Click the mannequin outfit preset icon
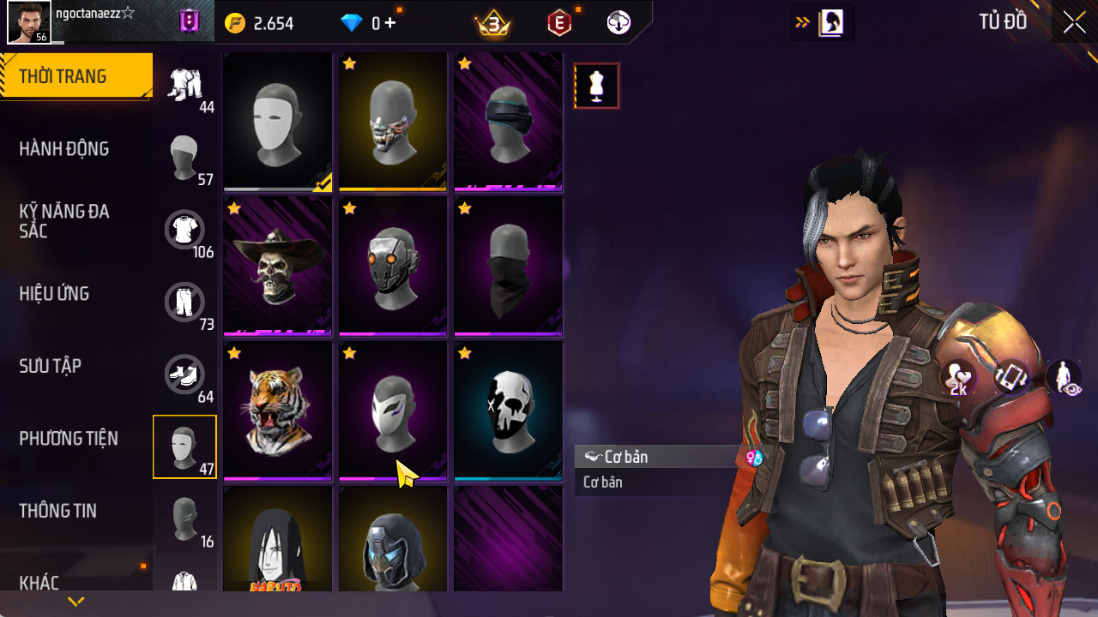This screenshot has height=617, width=1098. point(597,86)
